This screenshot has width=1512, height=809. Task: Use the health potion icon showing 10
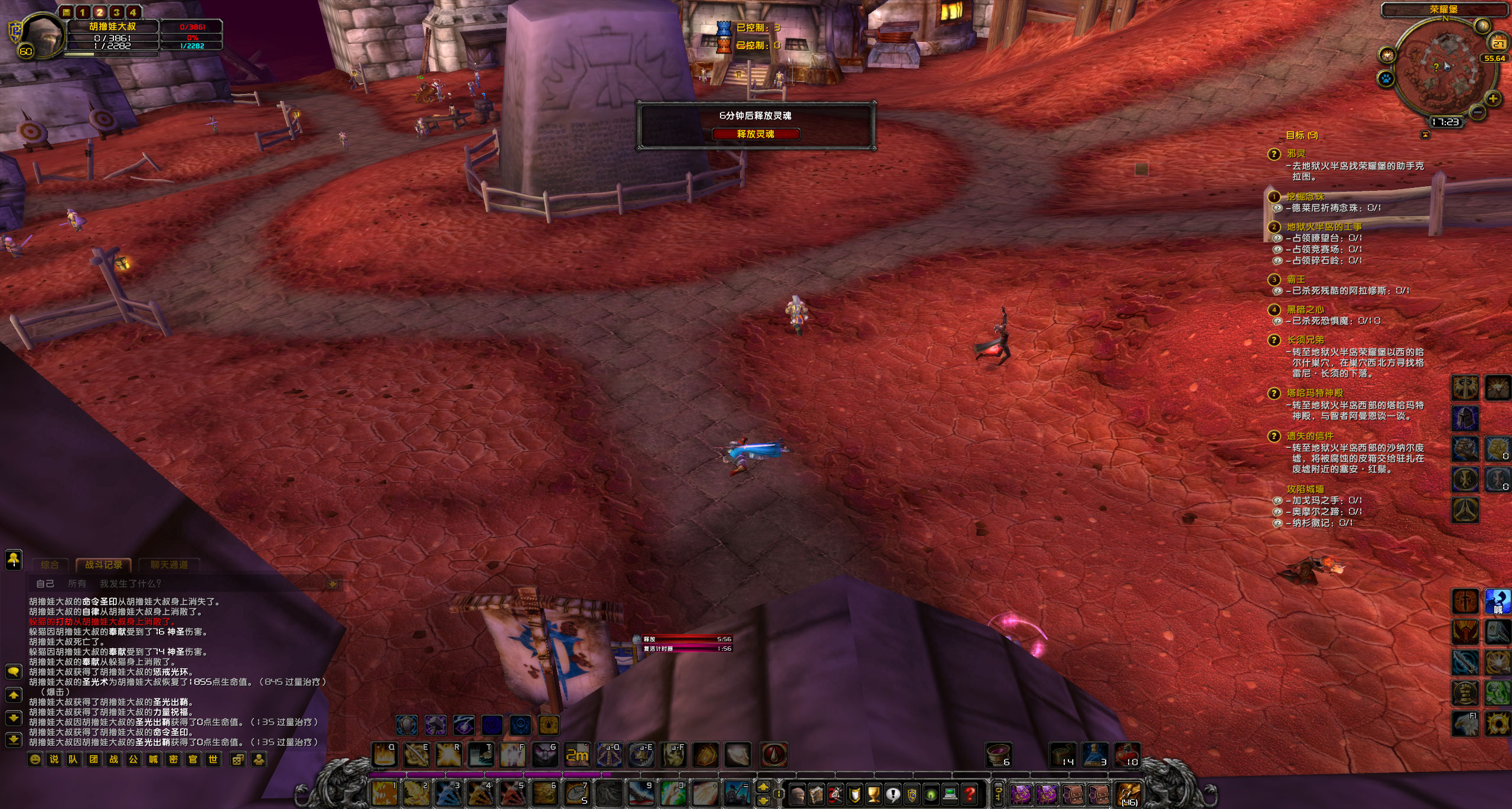[1128, 755]
